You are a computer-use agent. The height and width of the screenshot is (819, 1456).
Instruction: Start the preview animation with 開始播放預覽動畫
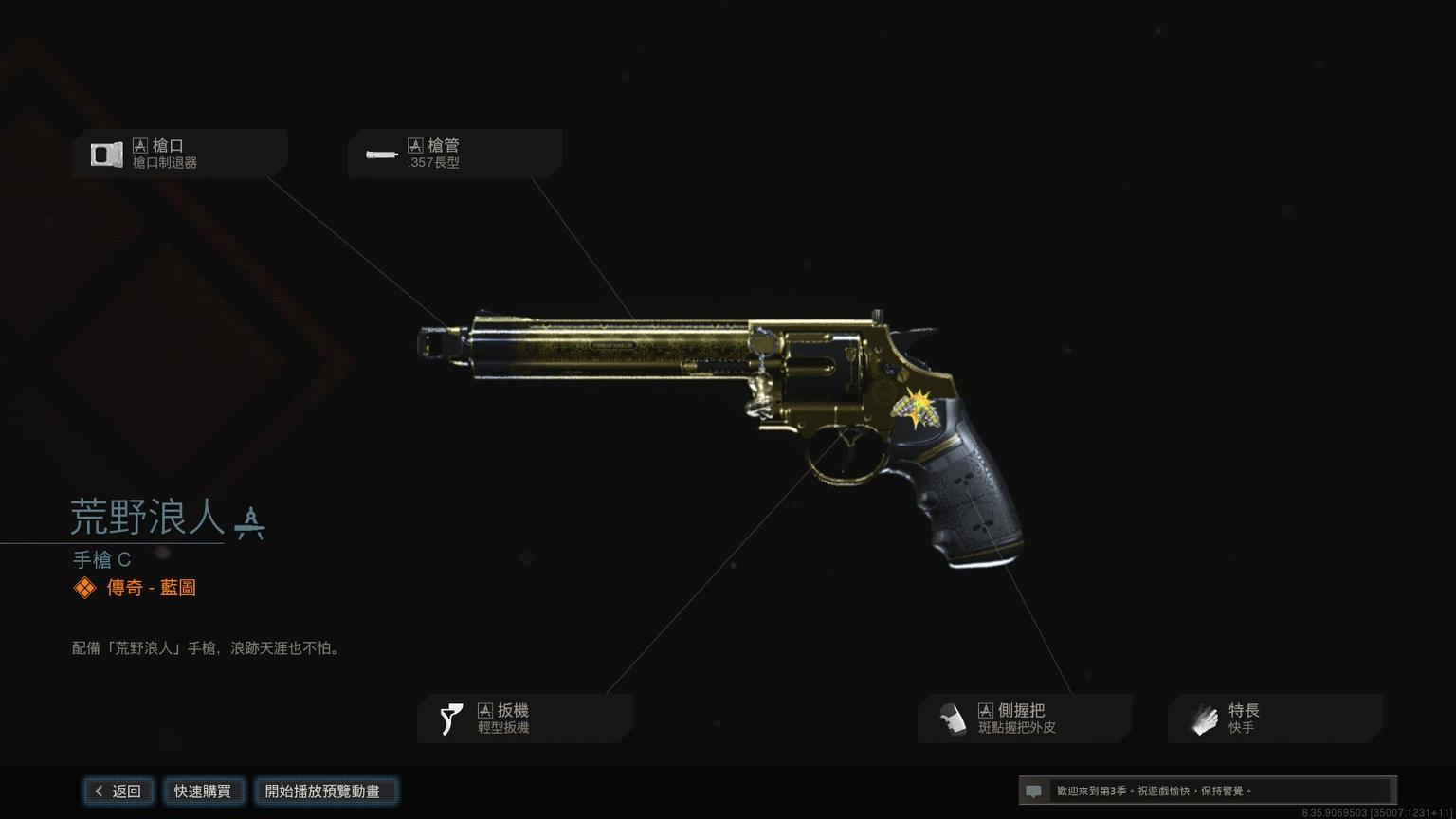(x=325, y=791)
